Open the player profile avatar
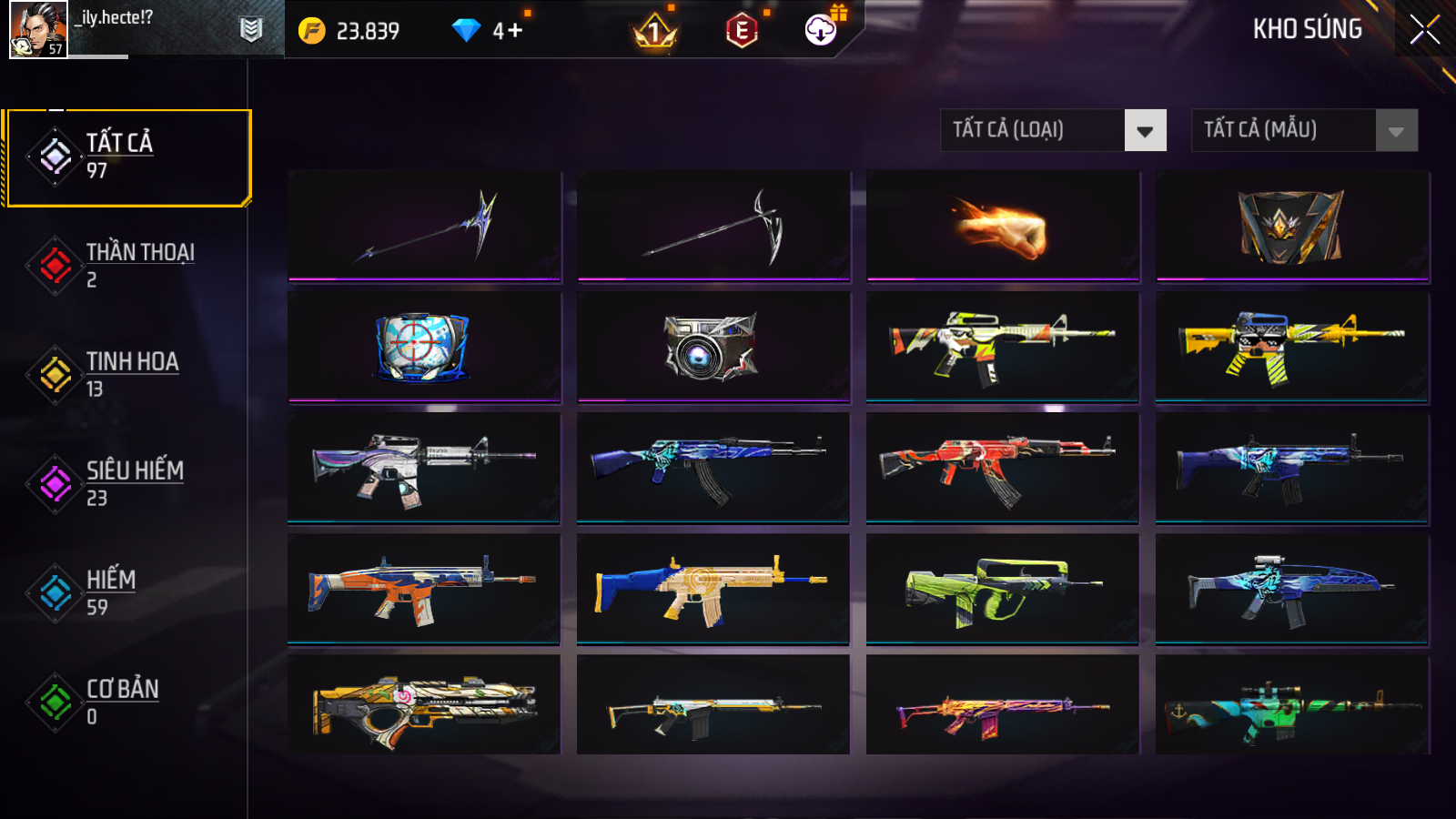Image resolution: width=1456 pixels, height=819 pixels. point(38,29)
